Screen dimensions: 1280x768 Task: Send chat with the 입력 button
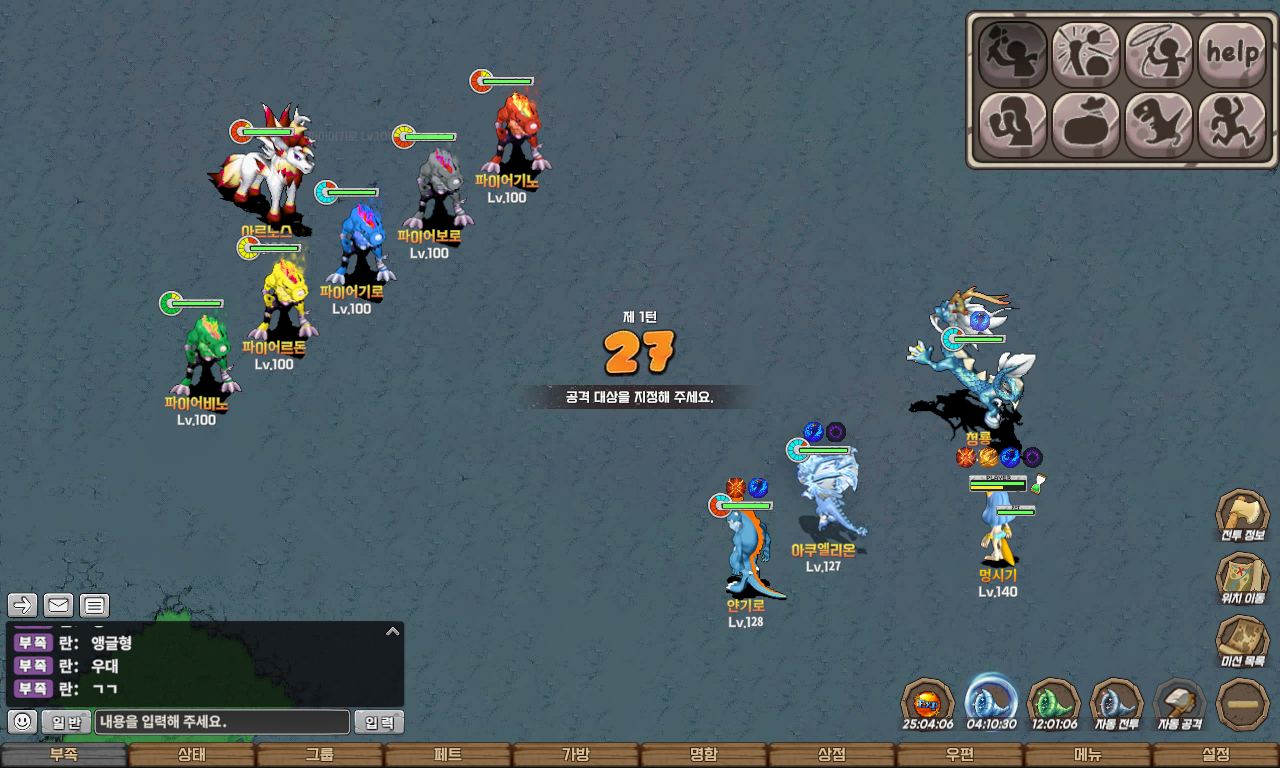pyautogui.click(x=379, y=722)
